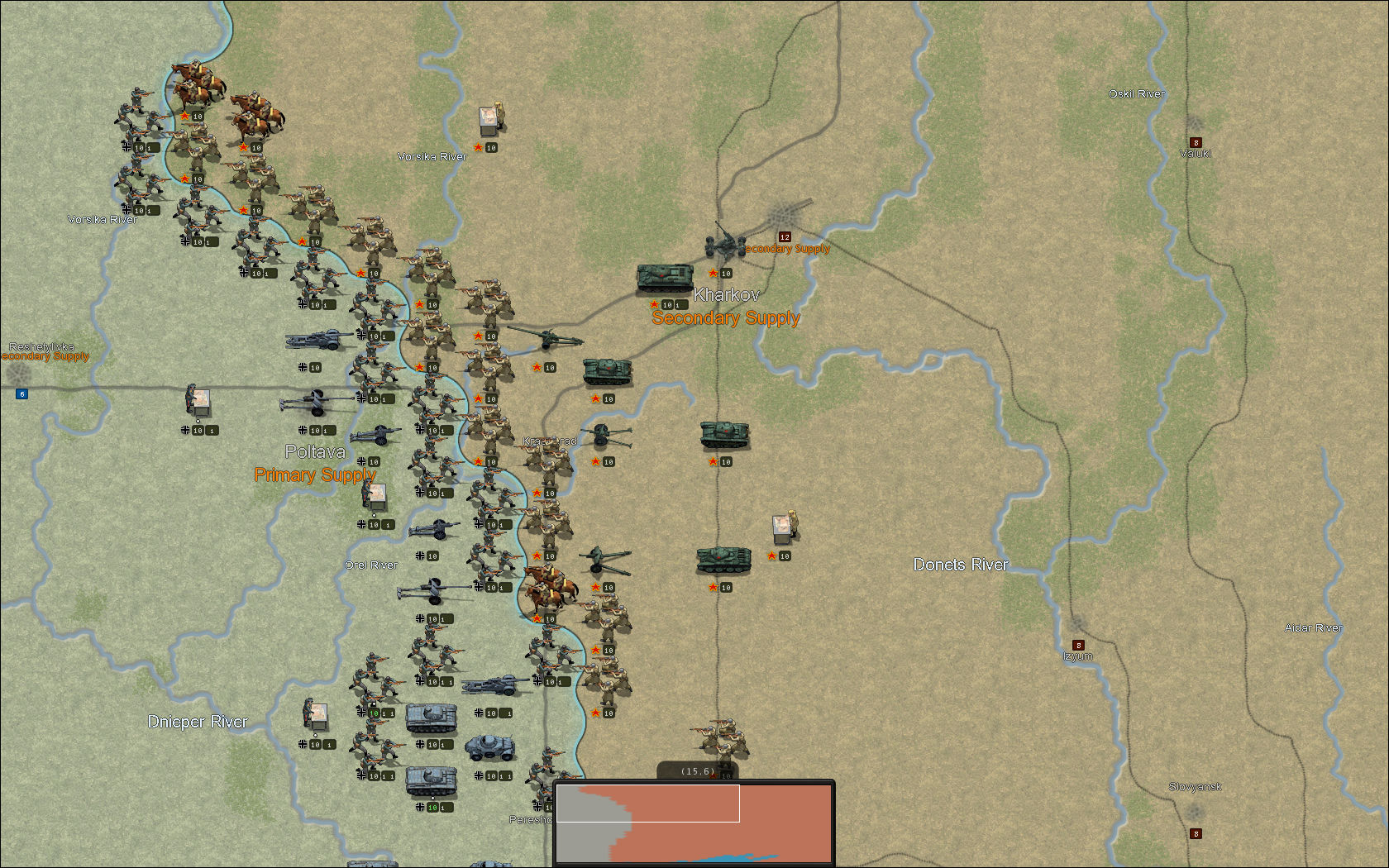Screen dimensions: 1389x868
Task: Select the German armored car near Pereshchepyne
Action: 488,746
